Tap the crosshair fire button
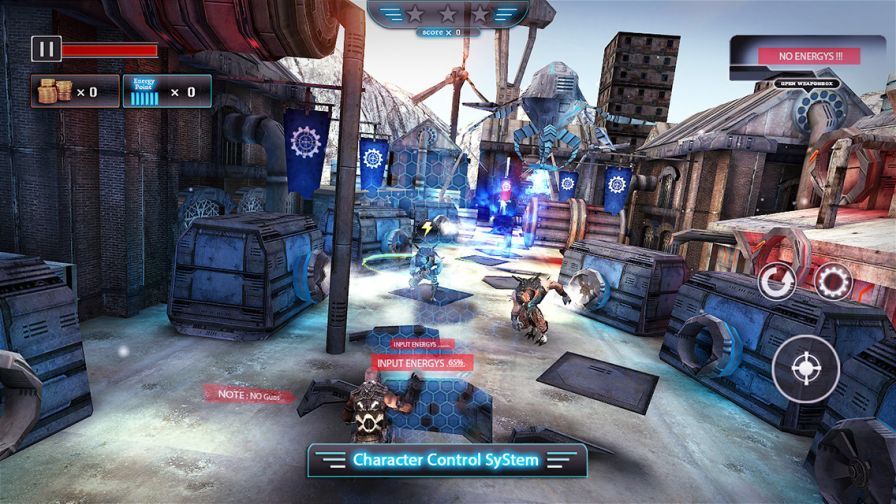The height and width of the screenshot is (504, 896). [806, 368]
